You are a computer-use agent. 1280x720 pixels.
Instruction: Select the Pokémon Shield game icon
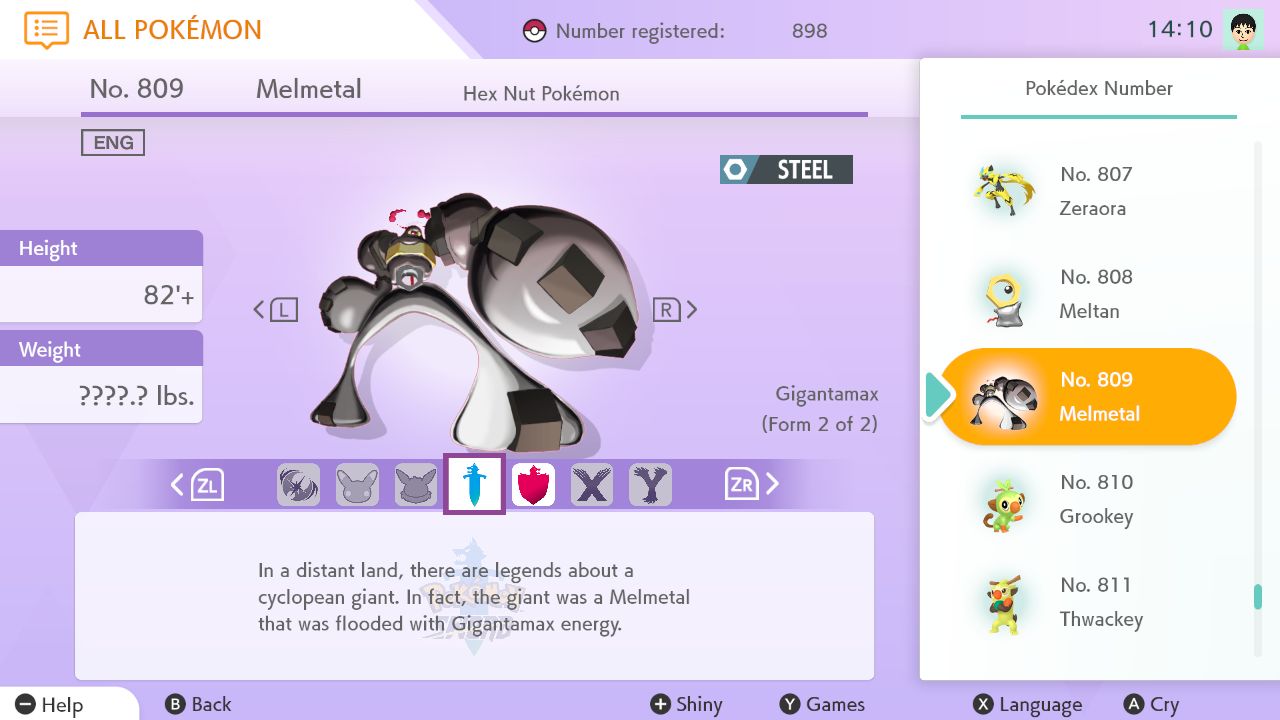[x=533, y=483]
